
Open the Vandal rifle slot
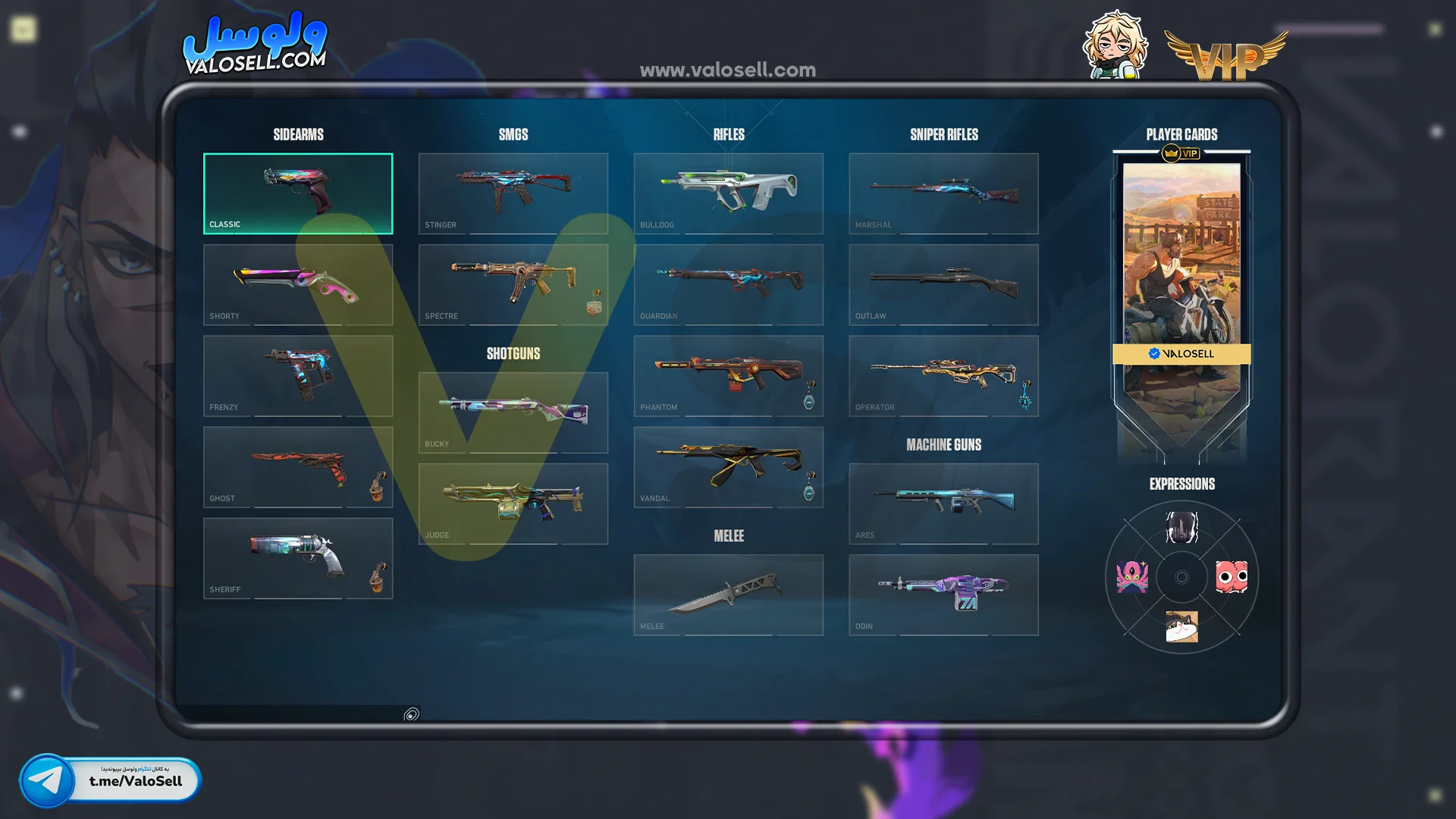(x=729, y=466)
